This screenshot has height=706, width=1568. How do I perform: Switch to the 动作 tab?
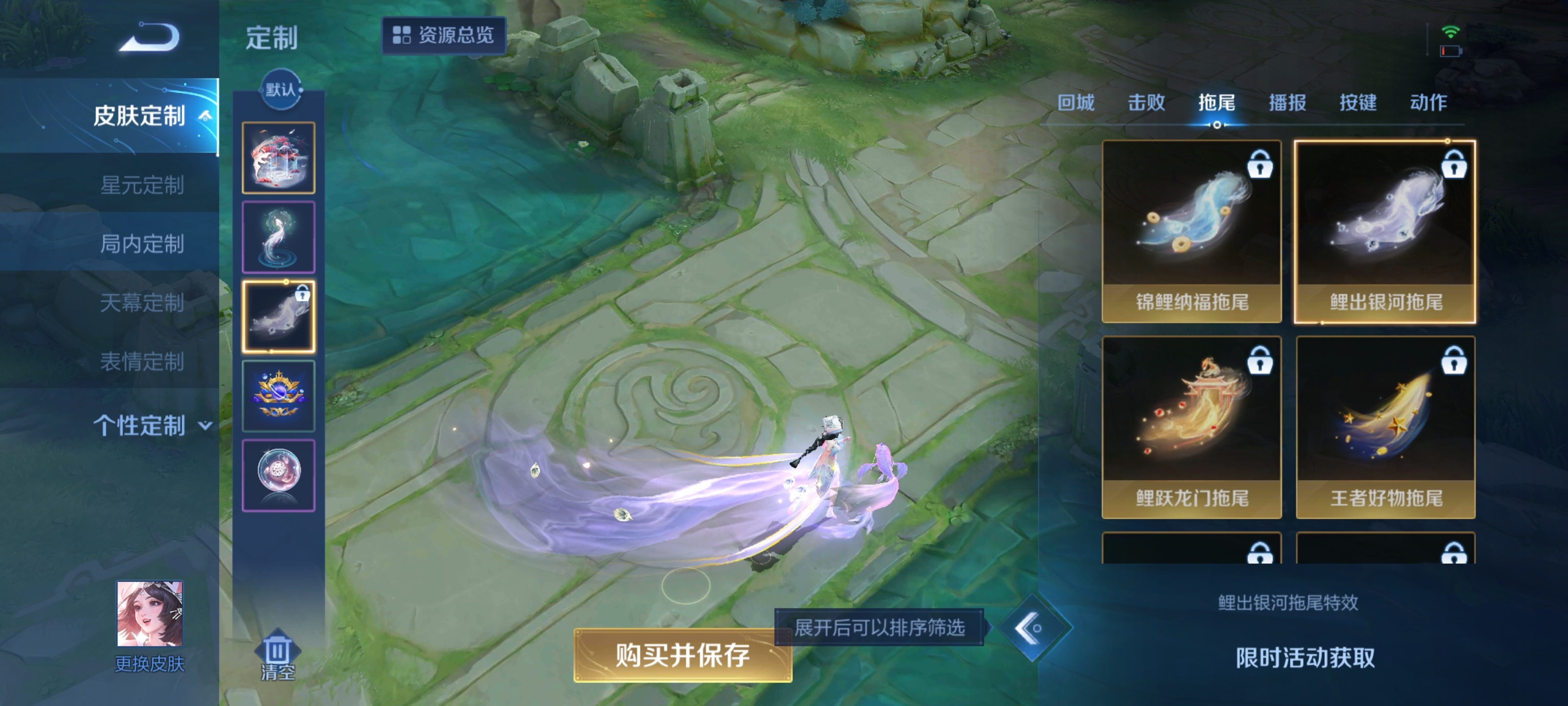(x=1428, y=102)
